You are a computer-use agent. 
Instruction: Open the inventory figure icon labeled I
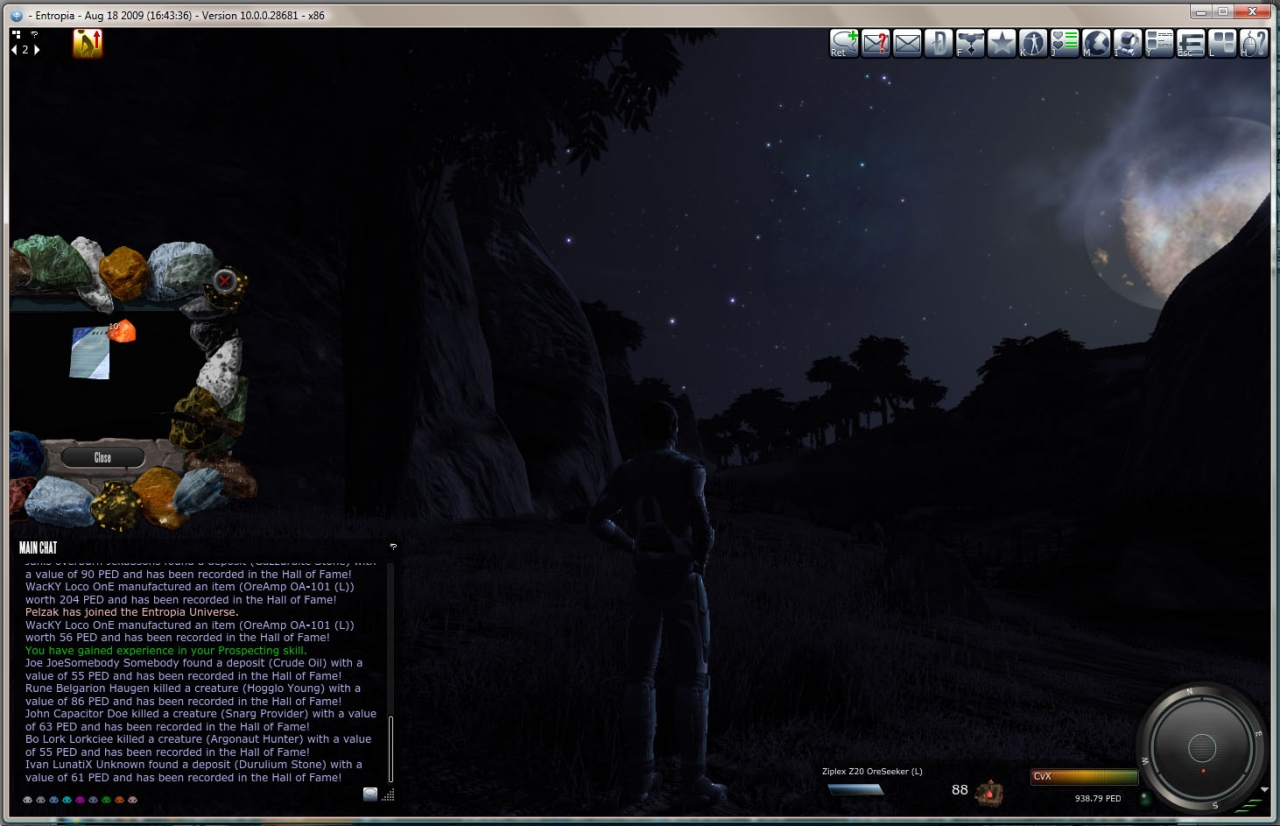(1128, 43)
